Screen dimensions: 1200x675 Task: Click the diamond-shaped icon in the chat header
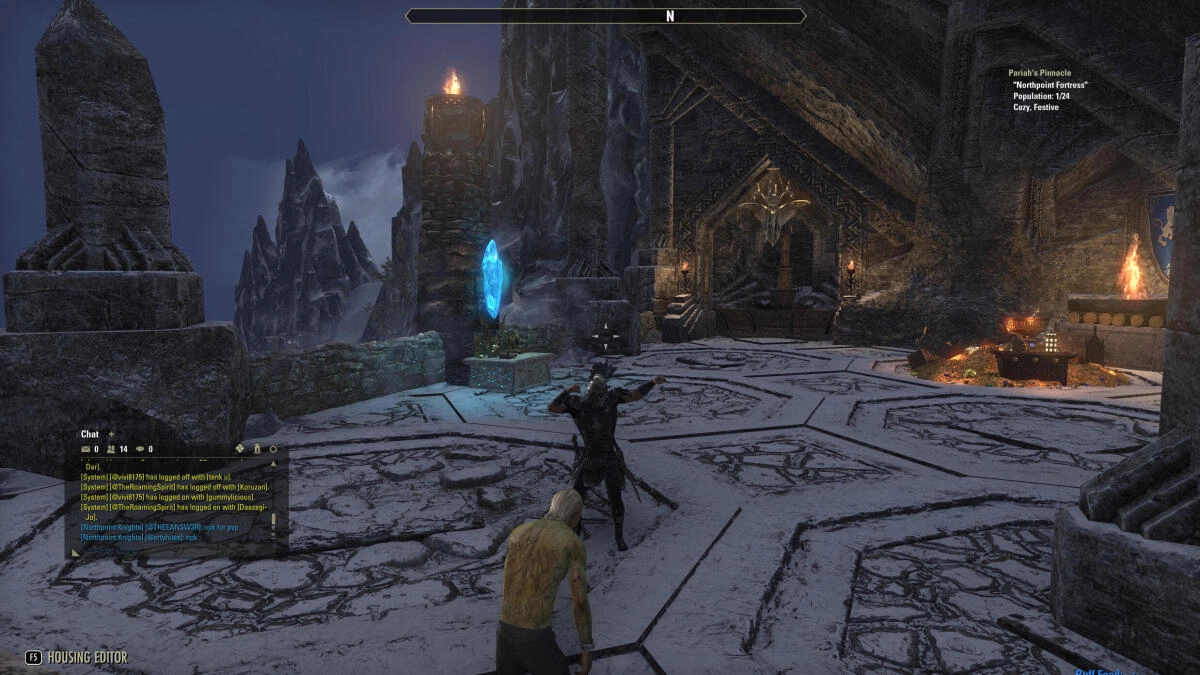coord(240,449)
